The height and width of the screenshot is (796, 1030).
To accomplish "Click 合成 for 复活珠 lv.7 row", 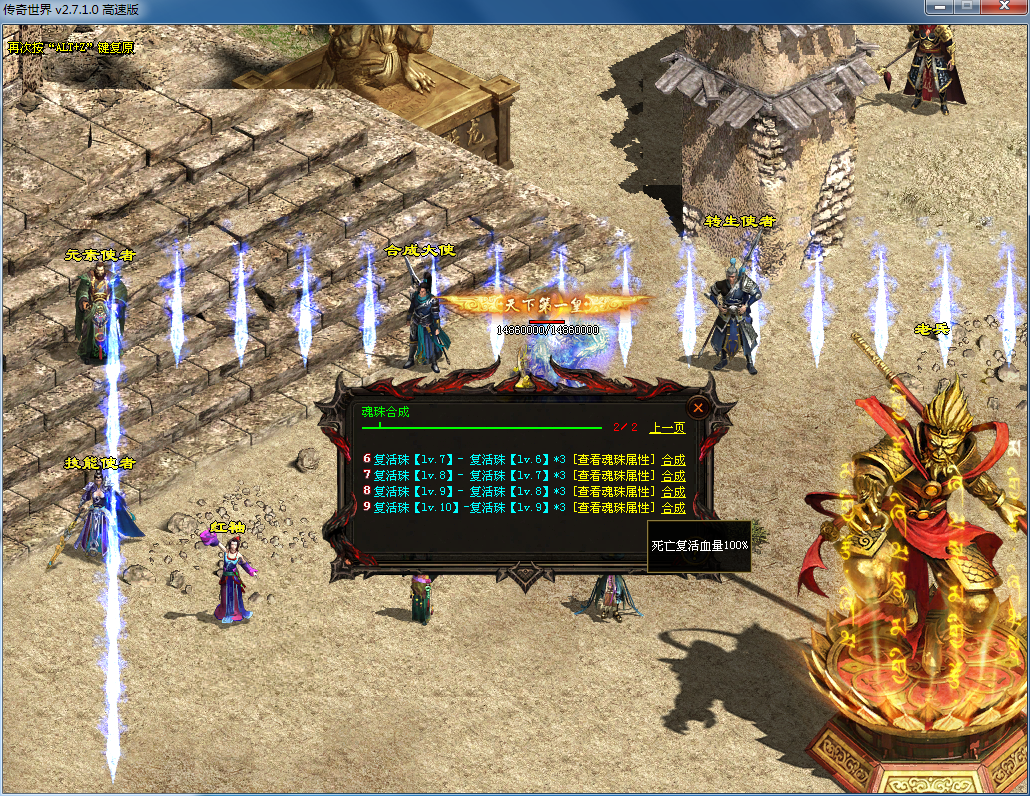I will [x=673, y=460].
